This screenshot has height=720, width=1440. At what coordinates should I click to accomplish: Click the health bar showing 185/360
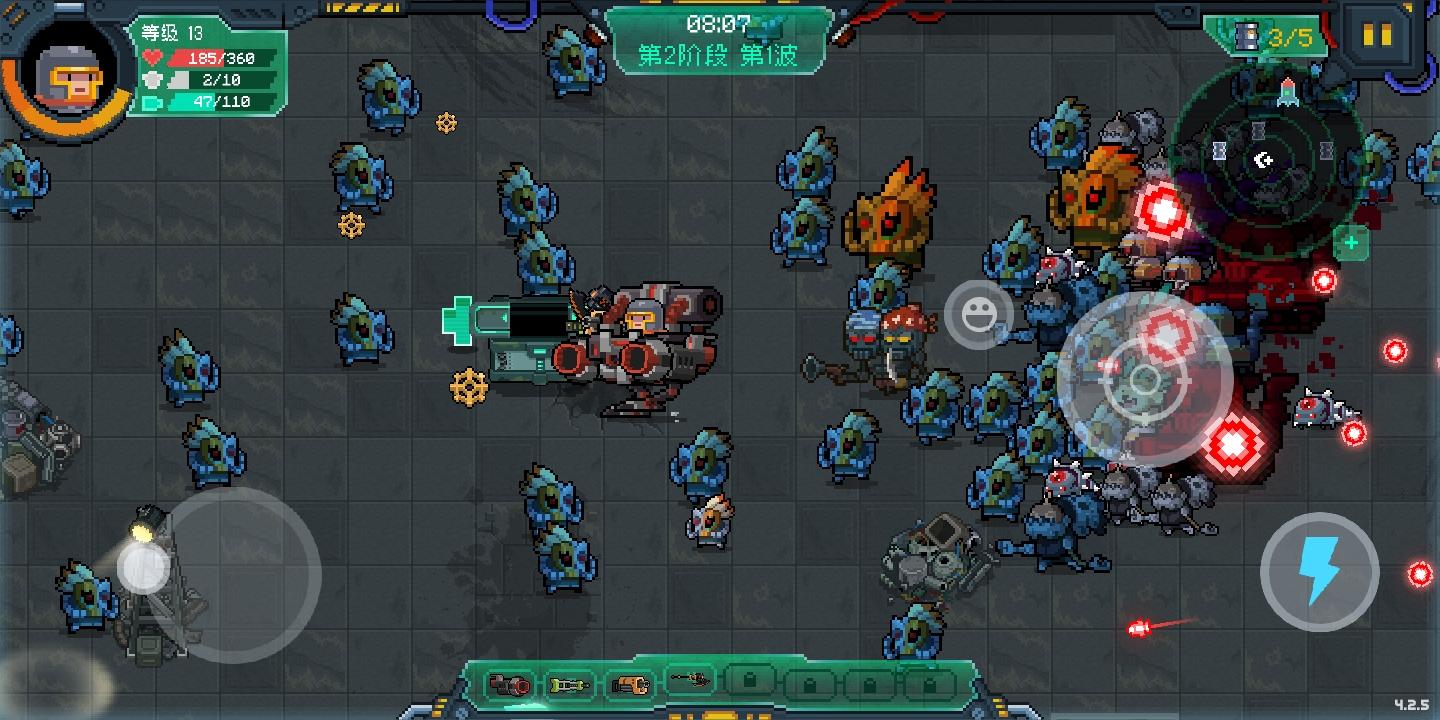(x=207, y=58)
